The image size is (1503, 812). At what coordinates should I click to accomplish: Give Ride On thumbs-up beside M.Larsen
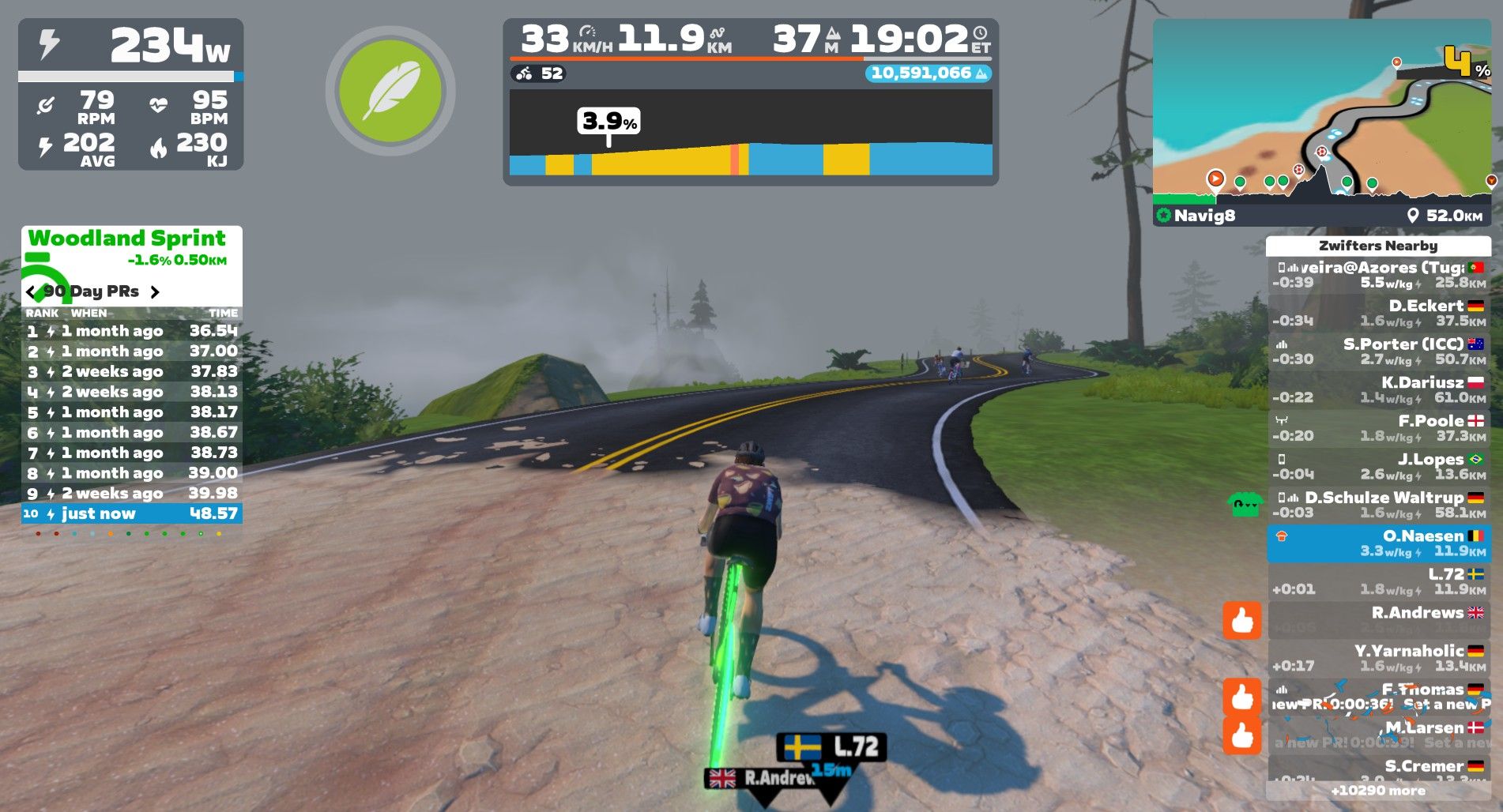[x=1241, y=735]
